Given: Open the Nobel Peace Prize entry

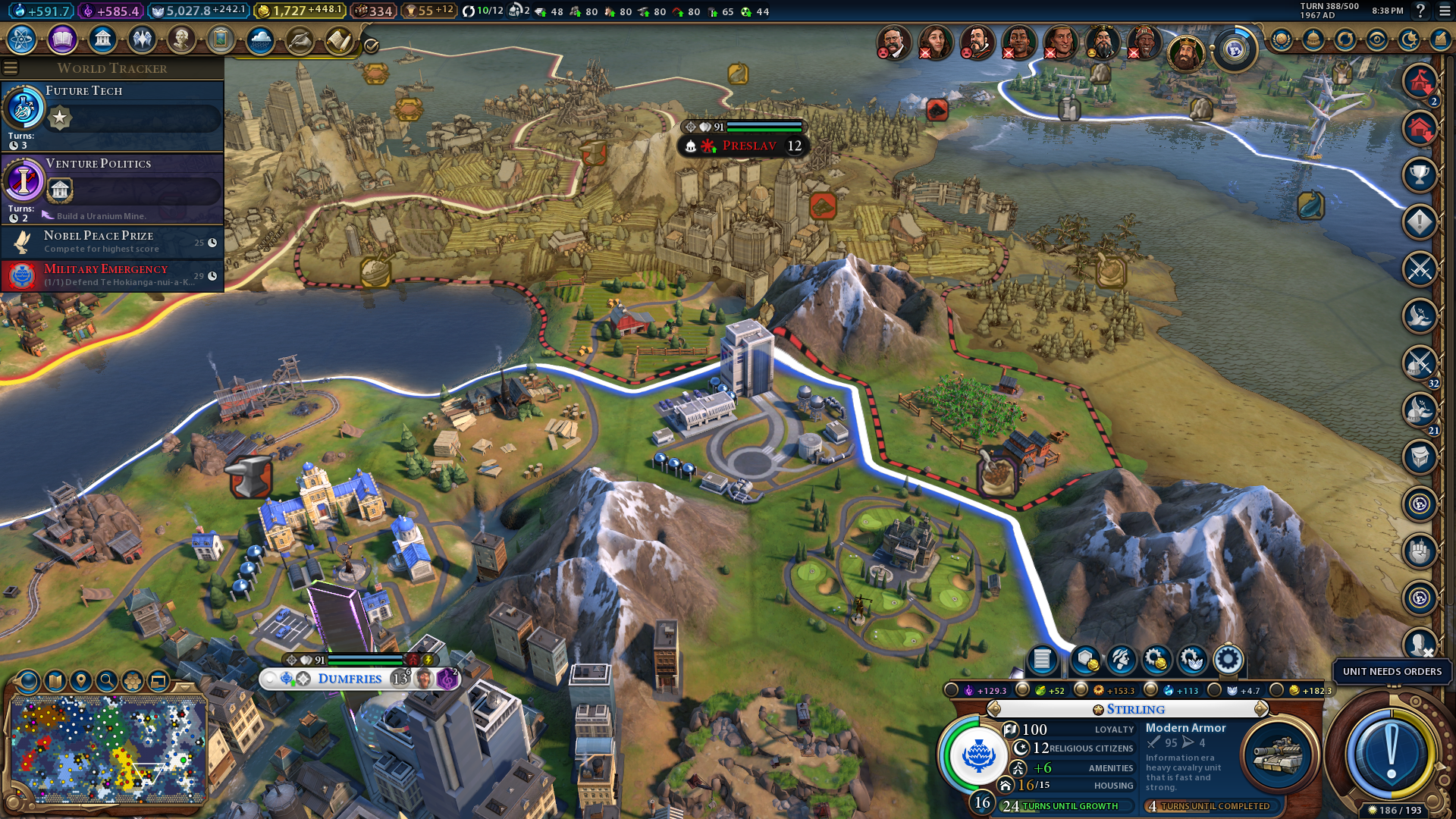Looking at the screenshot, I should [112, 242].
